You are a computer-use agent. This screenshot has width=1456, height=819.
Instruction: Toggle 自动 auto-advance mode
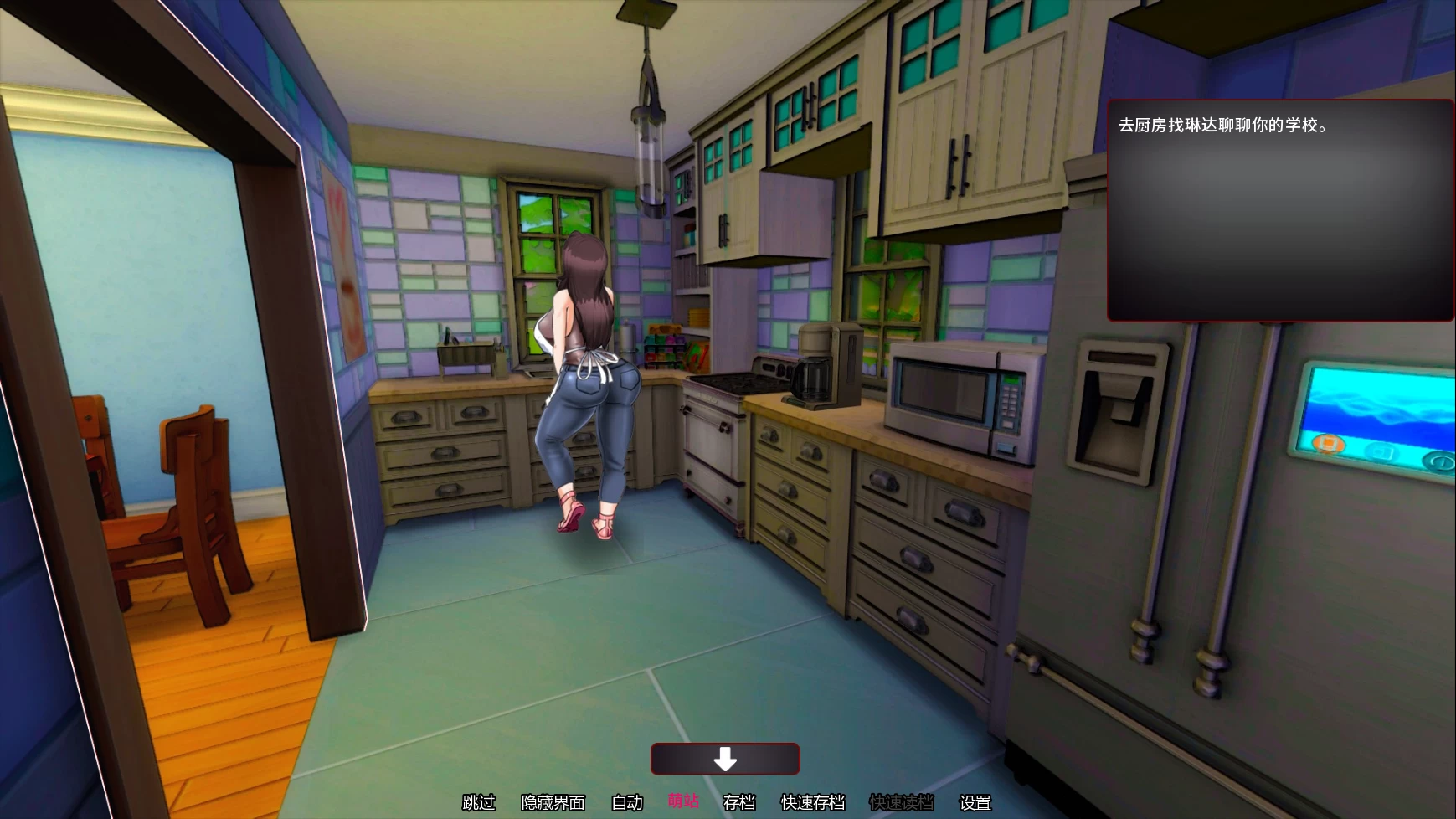pyautogui.click(x=627, y=802)
